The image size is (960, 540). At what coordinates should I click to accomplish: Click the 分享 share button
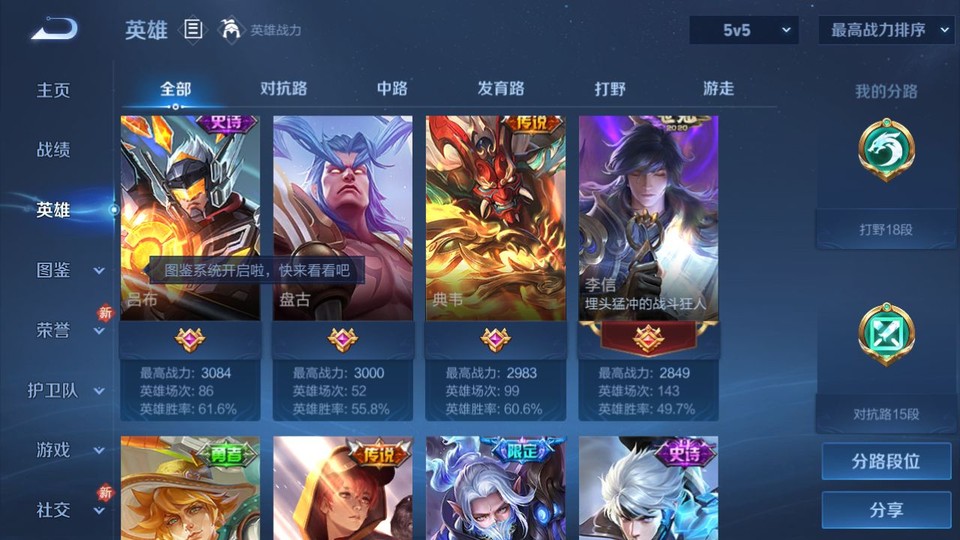tap(886, 510)
